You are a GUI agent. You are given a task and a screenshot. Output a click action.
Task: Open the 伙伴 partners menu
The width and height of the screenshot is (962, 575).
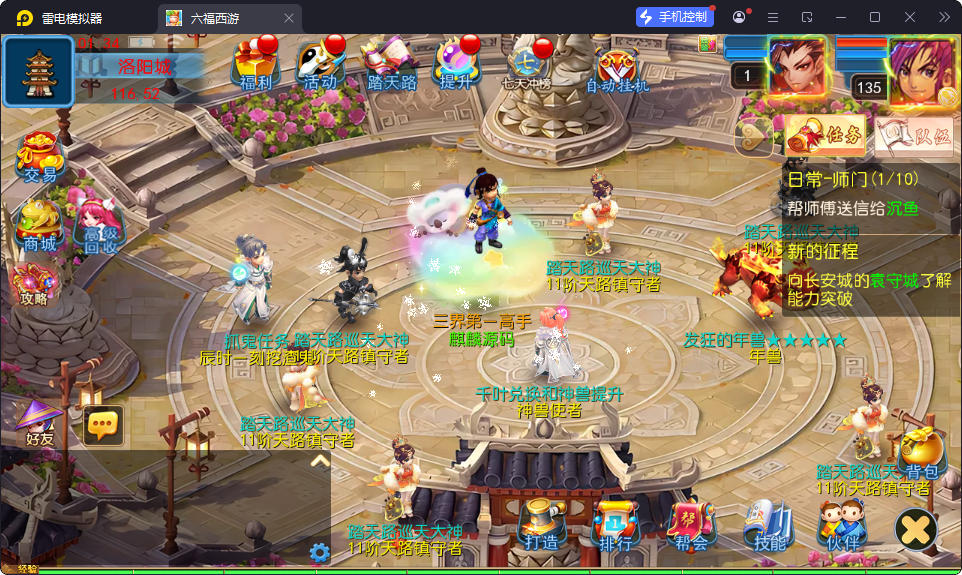pos(842,525)
